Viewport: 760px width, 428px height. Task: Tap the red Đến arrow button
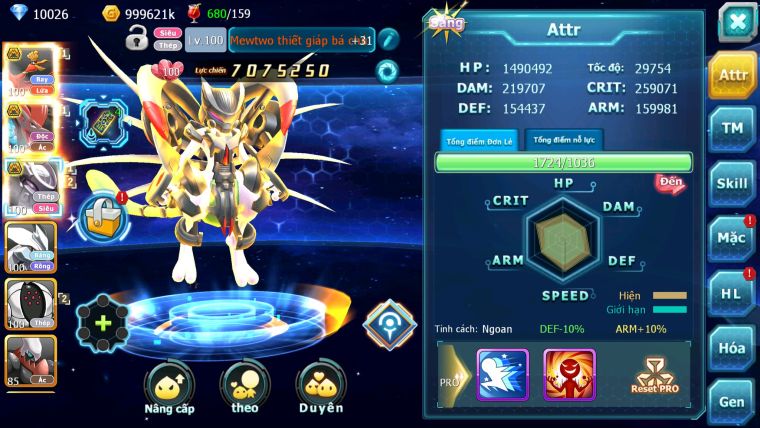(x=670, y=182)
